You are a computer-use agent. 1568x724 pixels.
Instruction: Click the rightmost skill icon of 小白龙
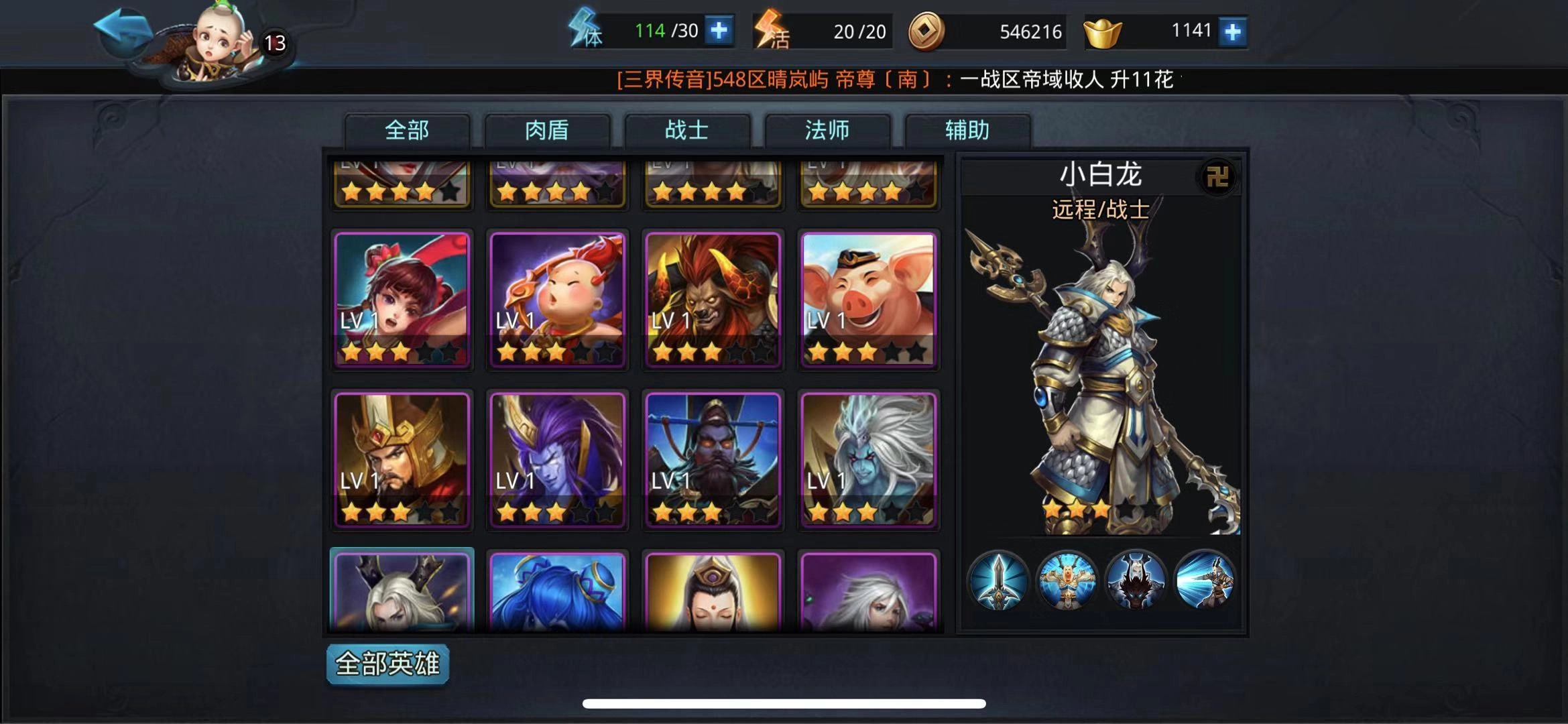pyautogui.click(x=1203, y=583)
